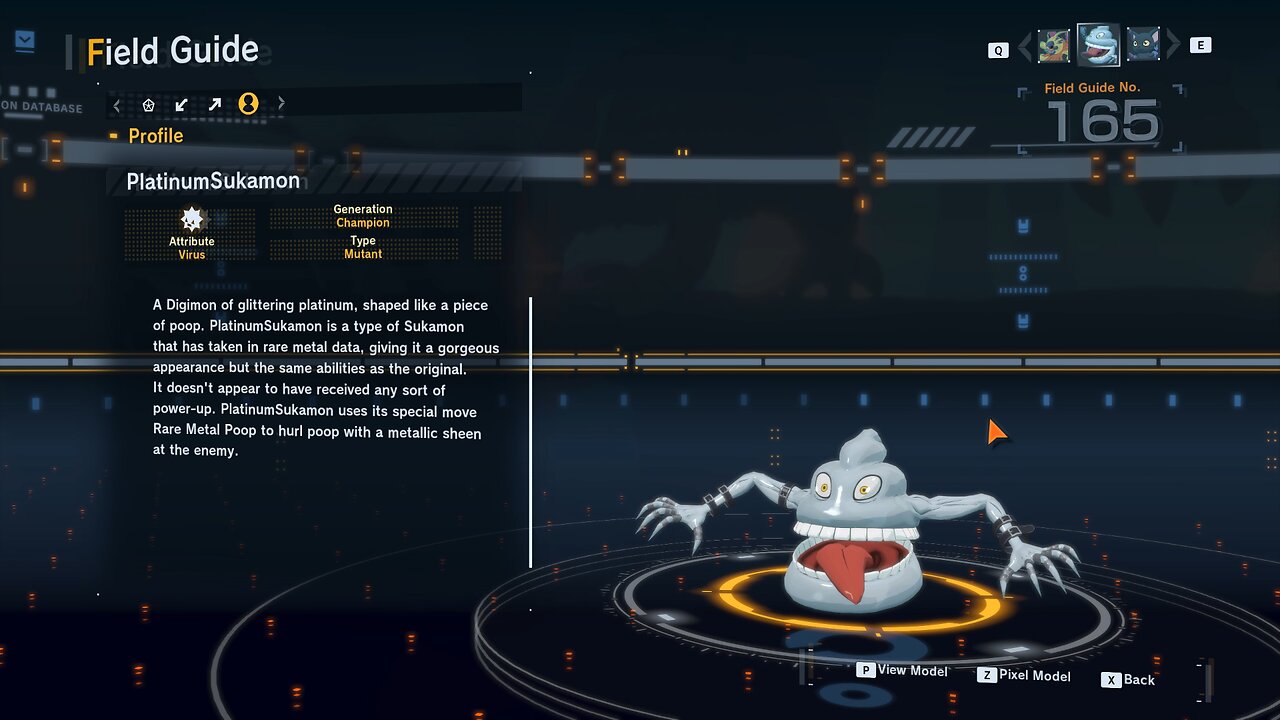Choose the colorful Digimon portrait thumbnail
Viewport: 1280px width, 720px height.
tap(1053, 45)
